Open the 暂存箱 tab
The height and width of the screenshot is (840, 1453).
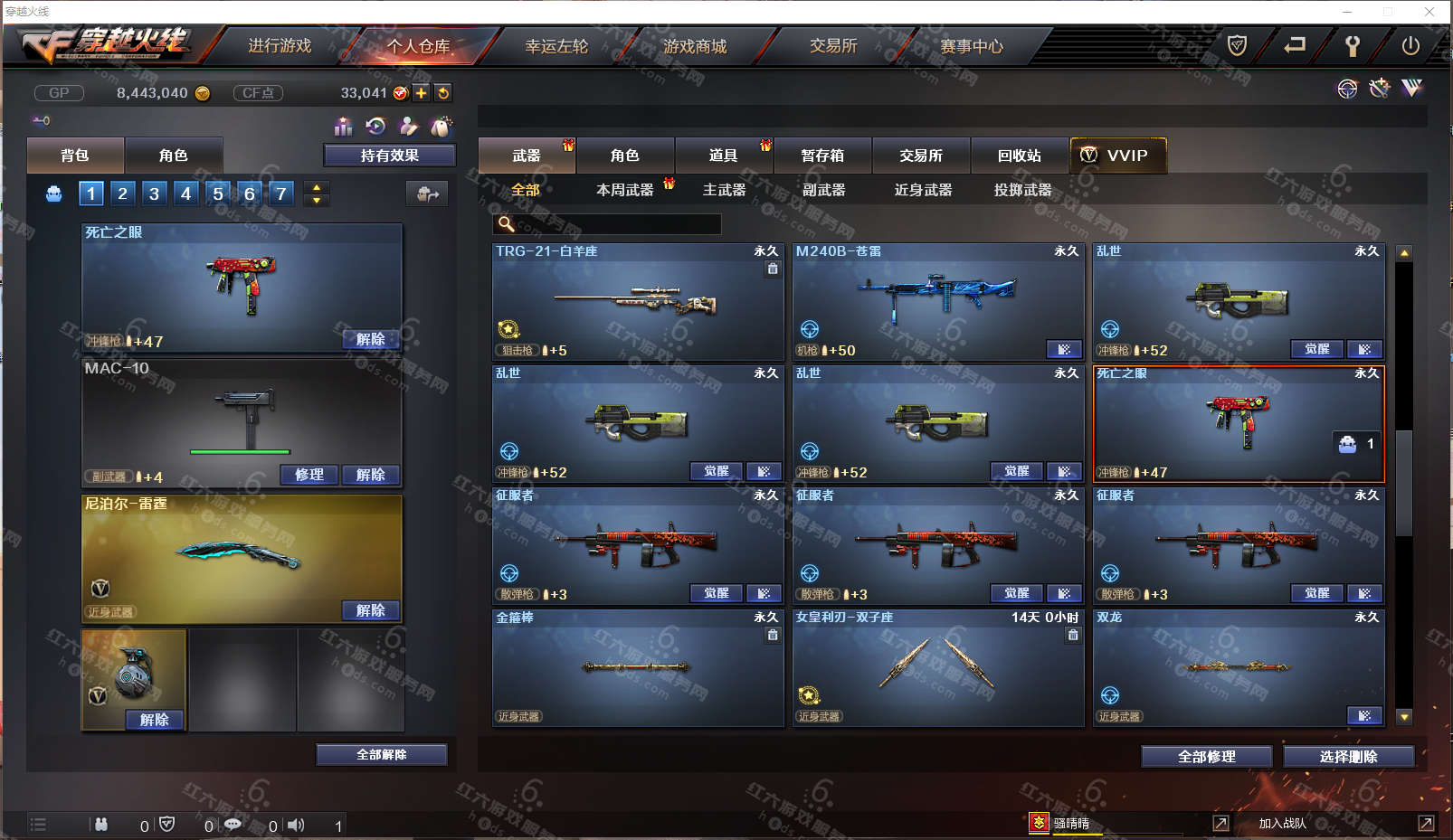tap(822, 156)
